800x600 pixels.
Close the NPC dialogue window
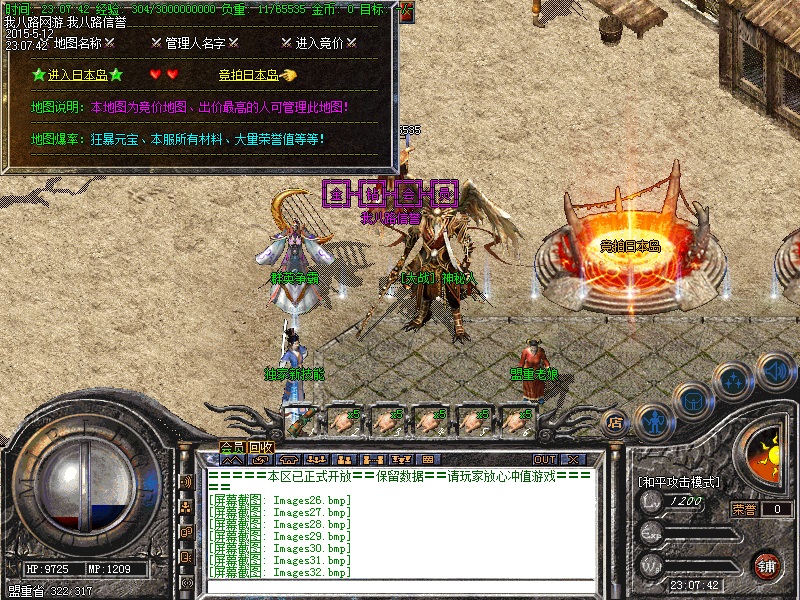(407, 12)
